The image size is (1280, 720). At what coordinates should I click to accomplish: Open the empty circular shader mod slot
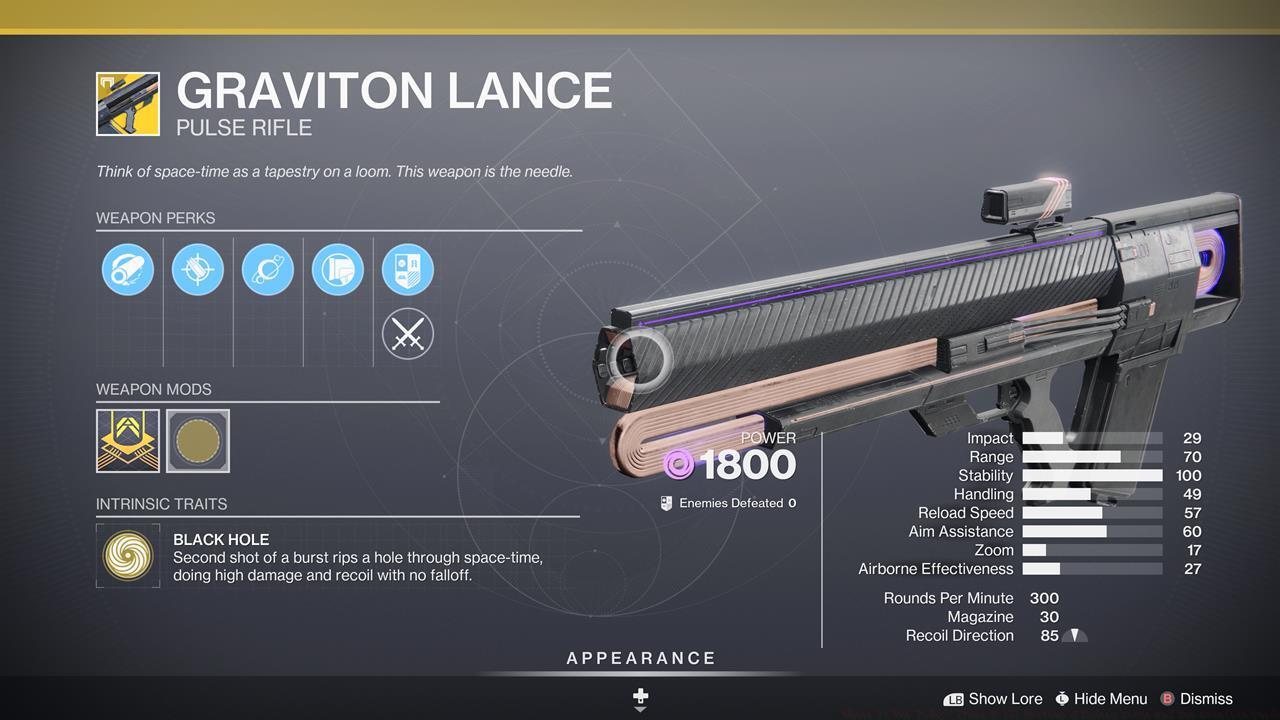pos(197,440)
